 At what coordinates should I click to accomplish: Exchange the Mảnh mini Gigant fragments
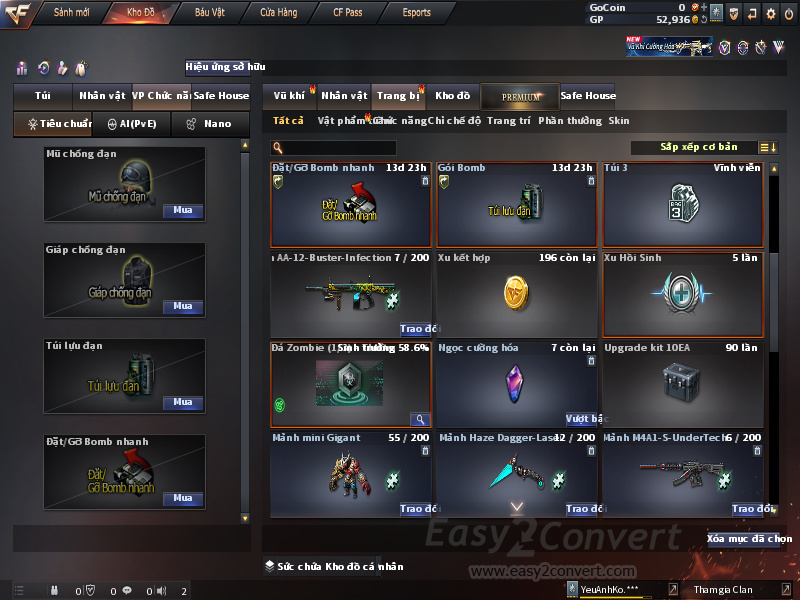(x=414, y=509)
